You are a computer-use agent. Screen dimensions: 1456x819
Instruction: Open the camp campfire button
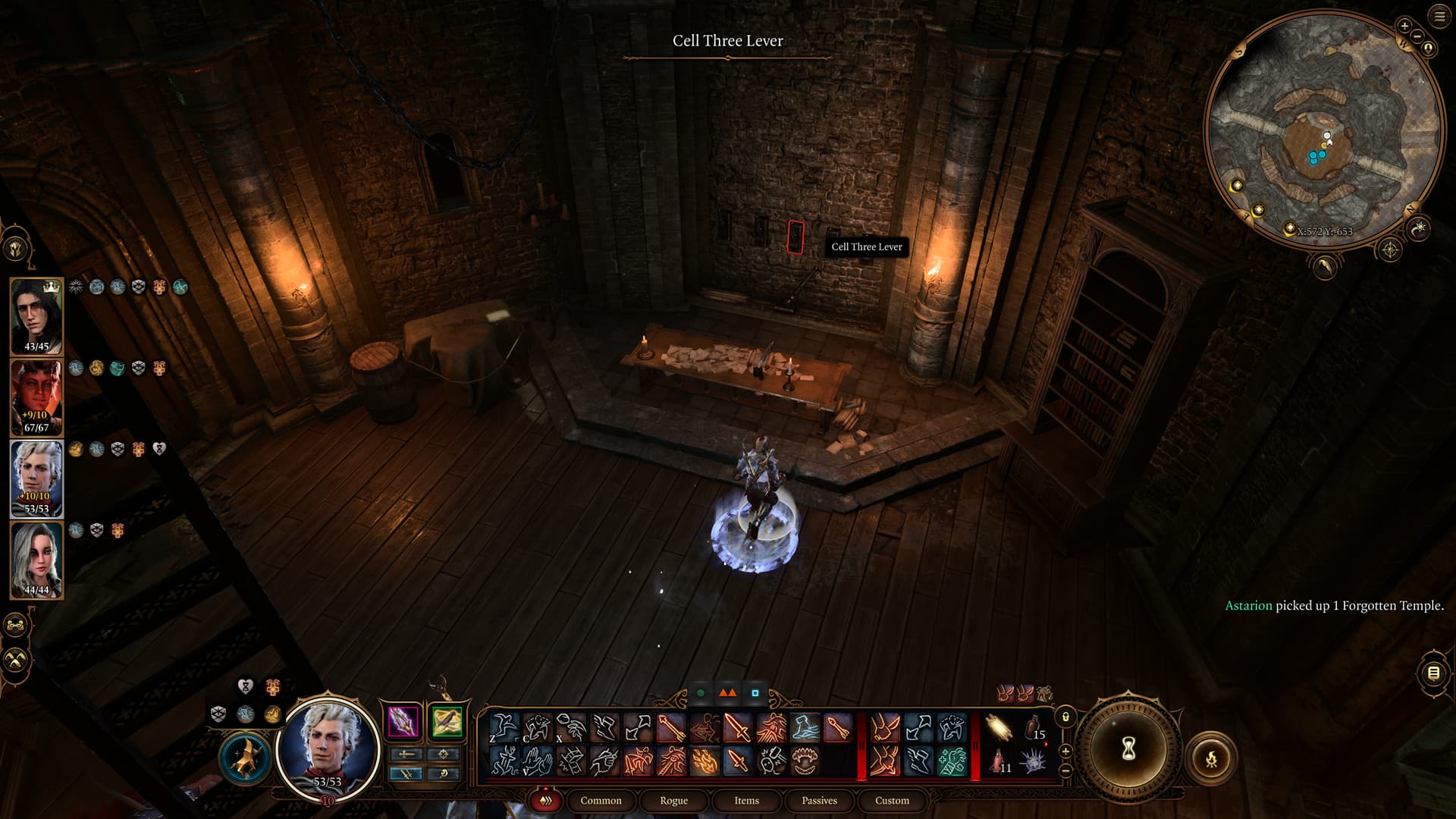point(1211,758)
